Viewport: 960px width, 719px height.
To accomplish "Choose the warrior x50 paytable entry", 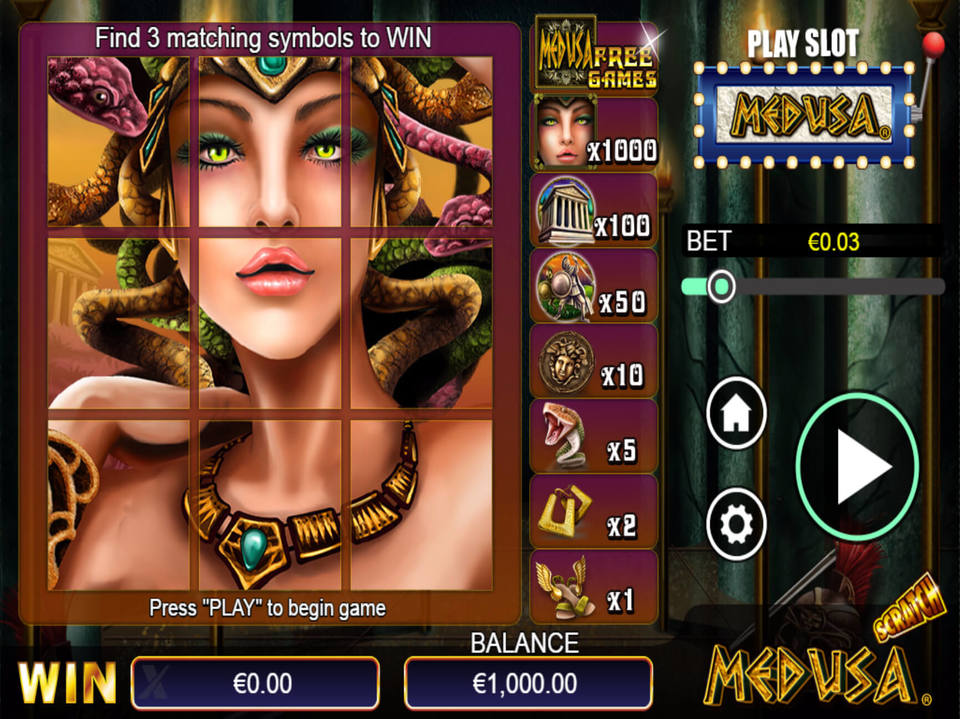I will click(594, 285).
